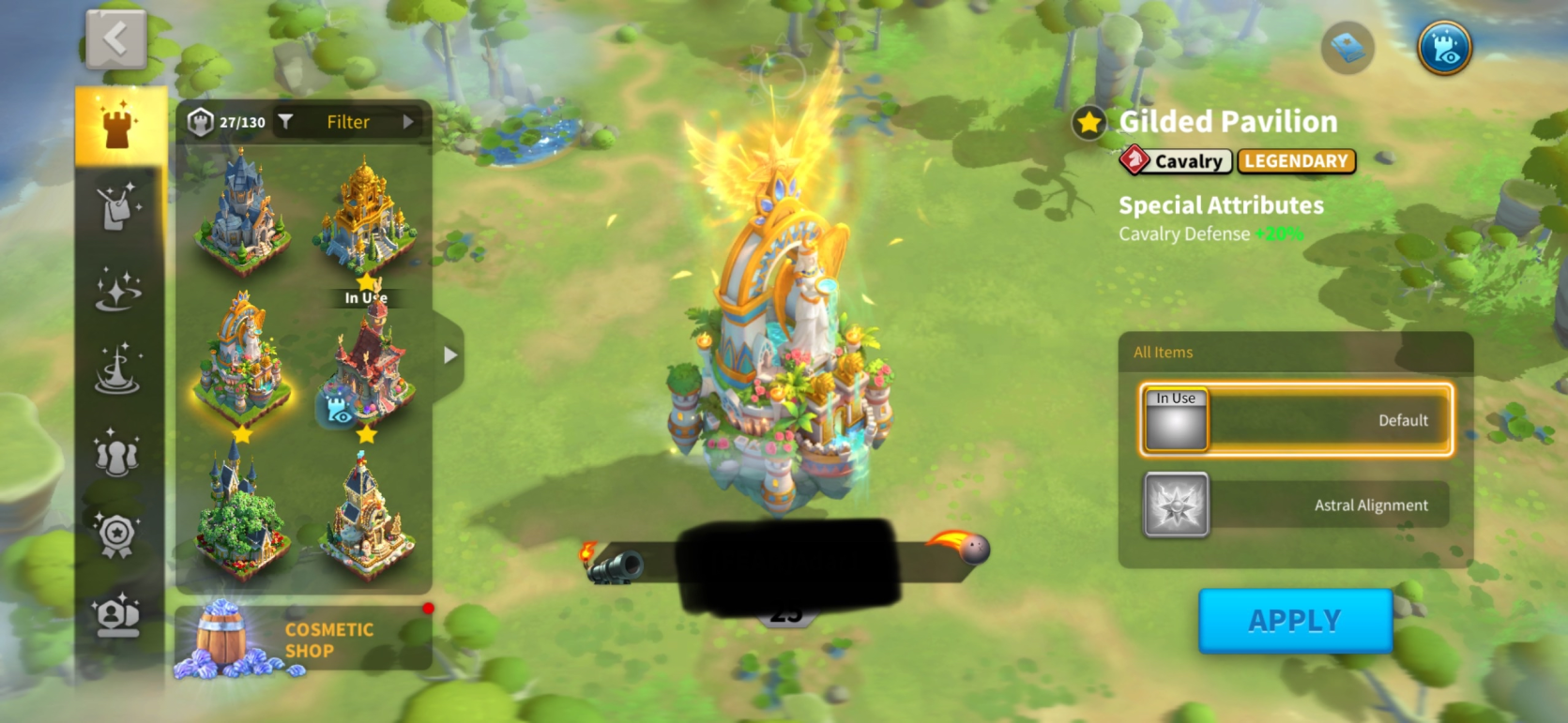Expand the theme list with side arrow
This screenshot has width=1568, height=723.
coord(450,355)
